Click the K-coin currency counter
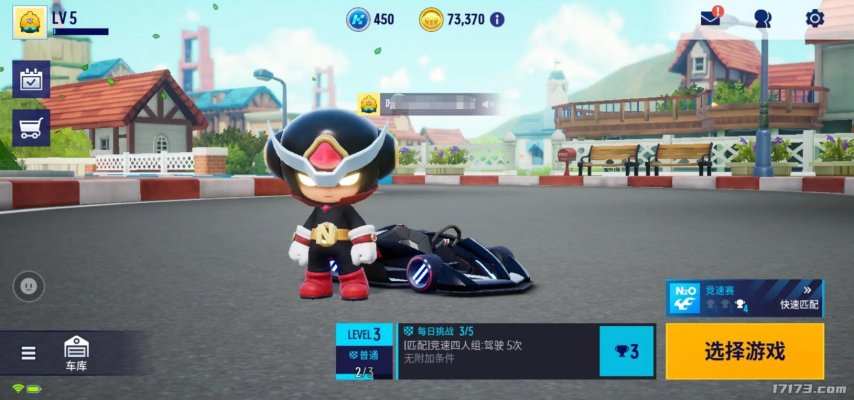The height and width of the screenshot is (400, 854). pos(371,19)
